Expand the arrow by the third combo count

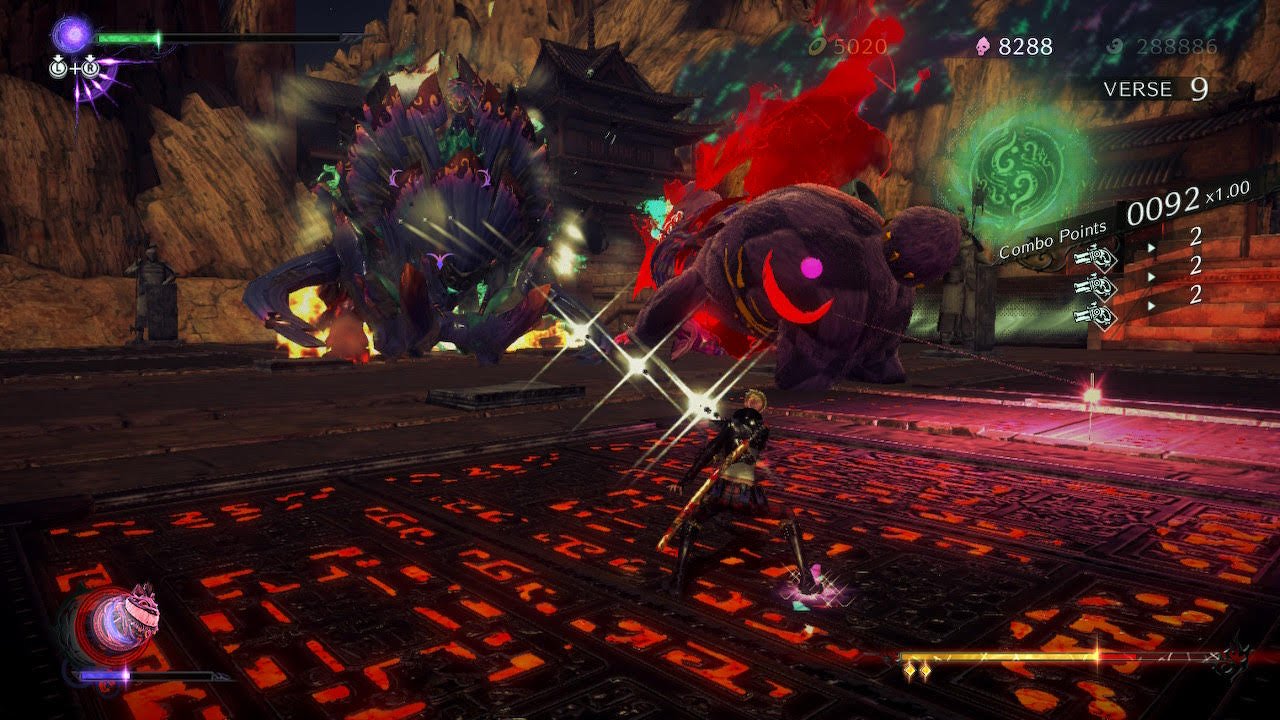coord(1152,305)
